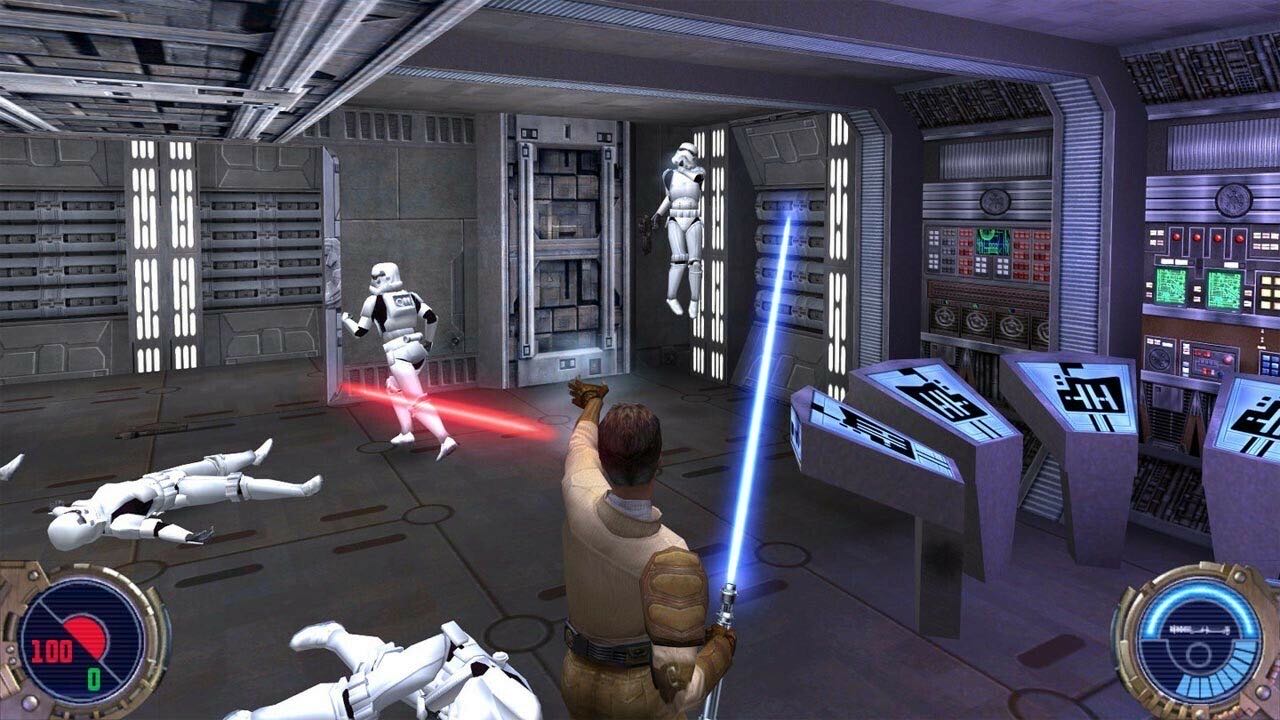Click the weapon silhouette in the ammo gauge
Screen dimensions: 1280x720
pos(1197,630)
